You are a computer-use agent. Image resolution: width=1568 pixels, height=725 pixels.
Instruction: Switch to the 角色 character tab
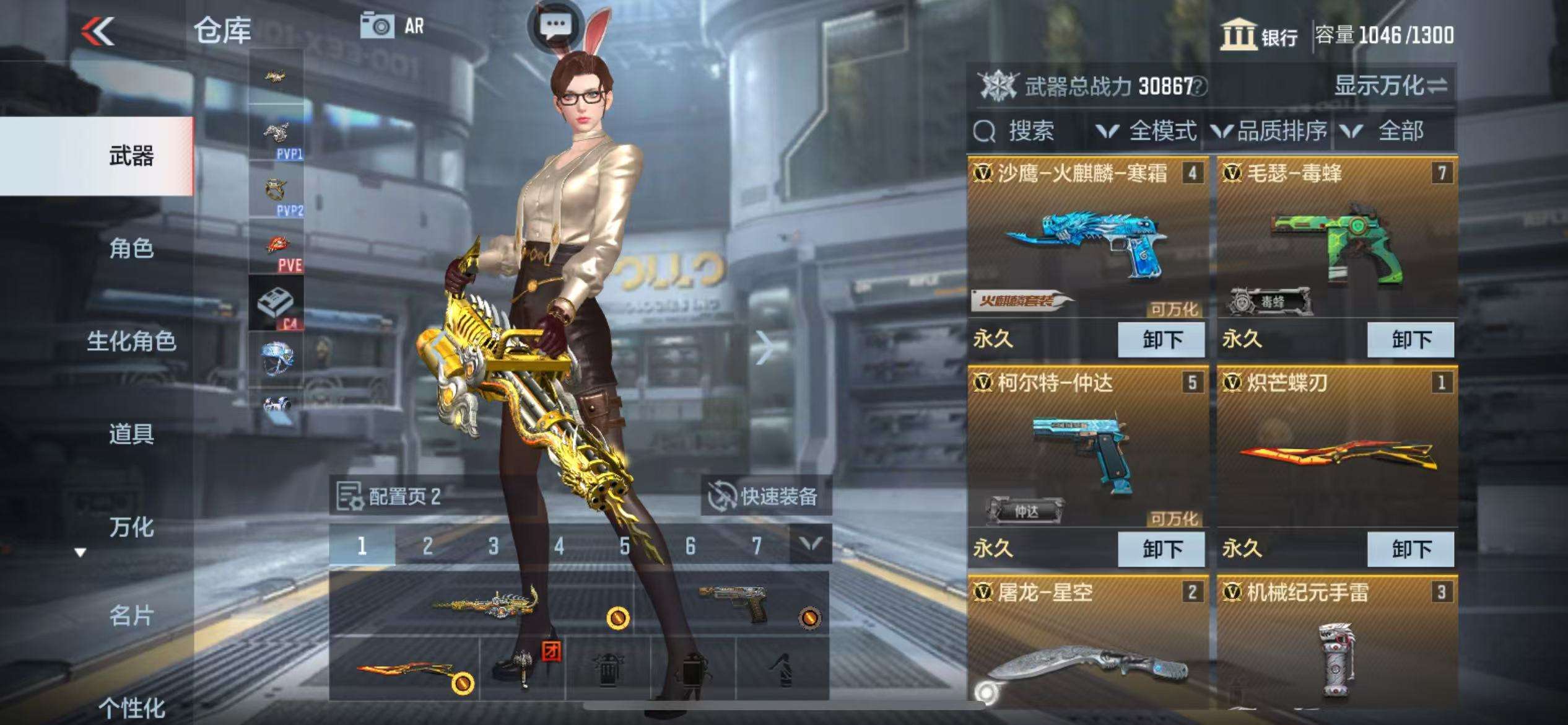tap(131, 248)
